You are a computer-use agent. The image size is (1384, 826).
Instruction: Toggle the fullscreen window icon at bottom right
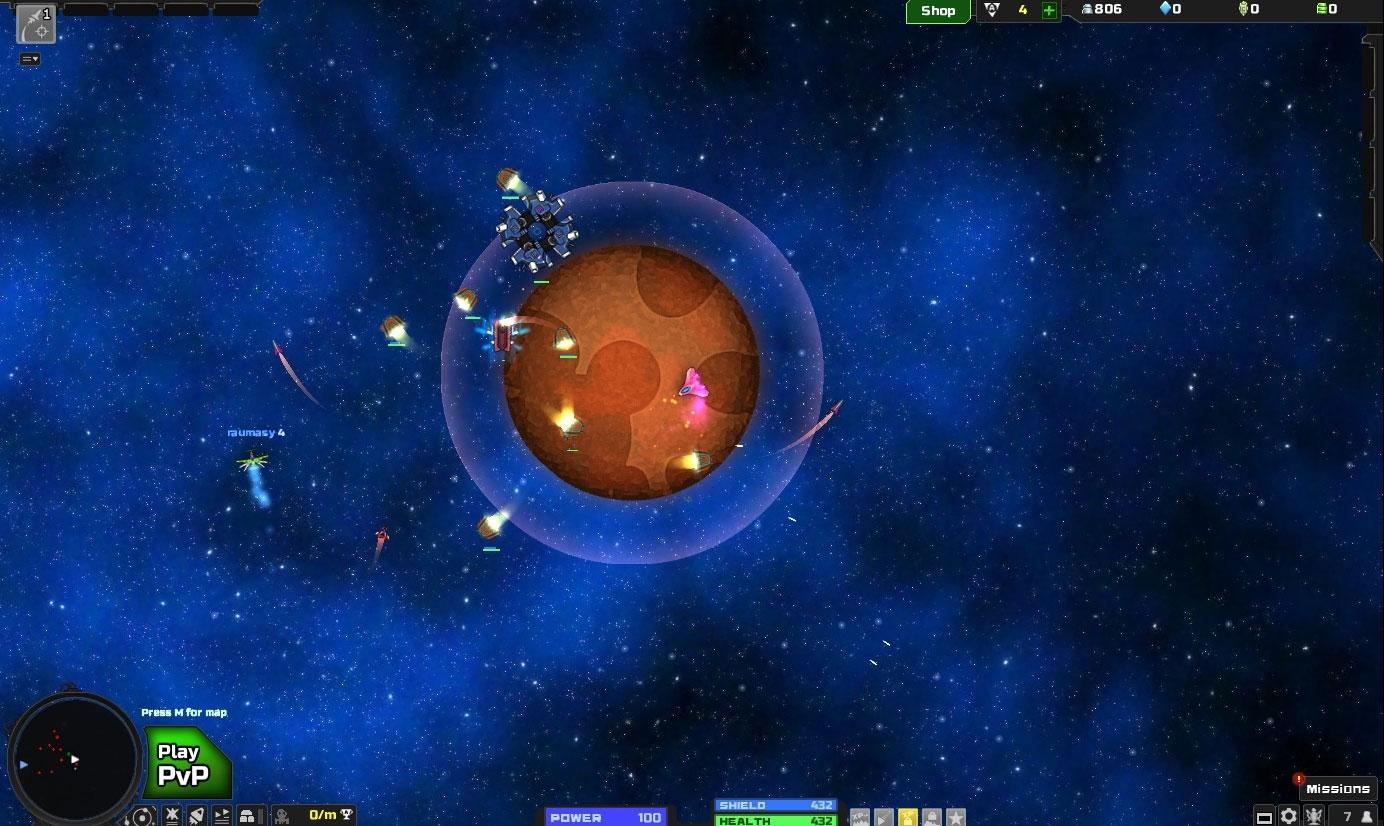1265,817
